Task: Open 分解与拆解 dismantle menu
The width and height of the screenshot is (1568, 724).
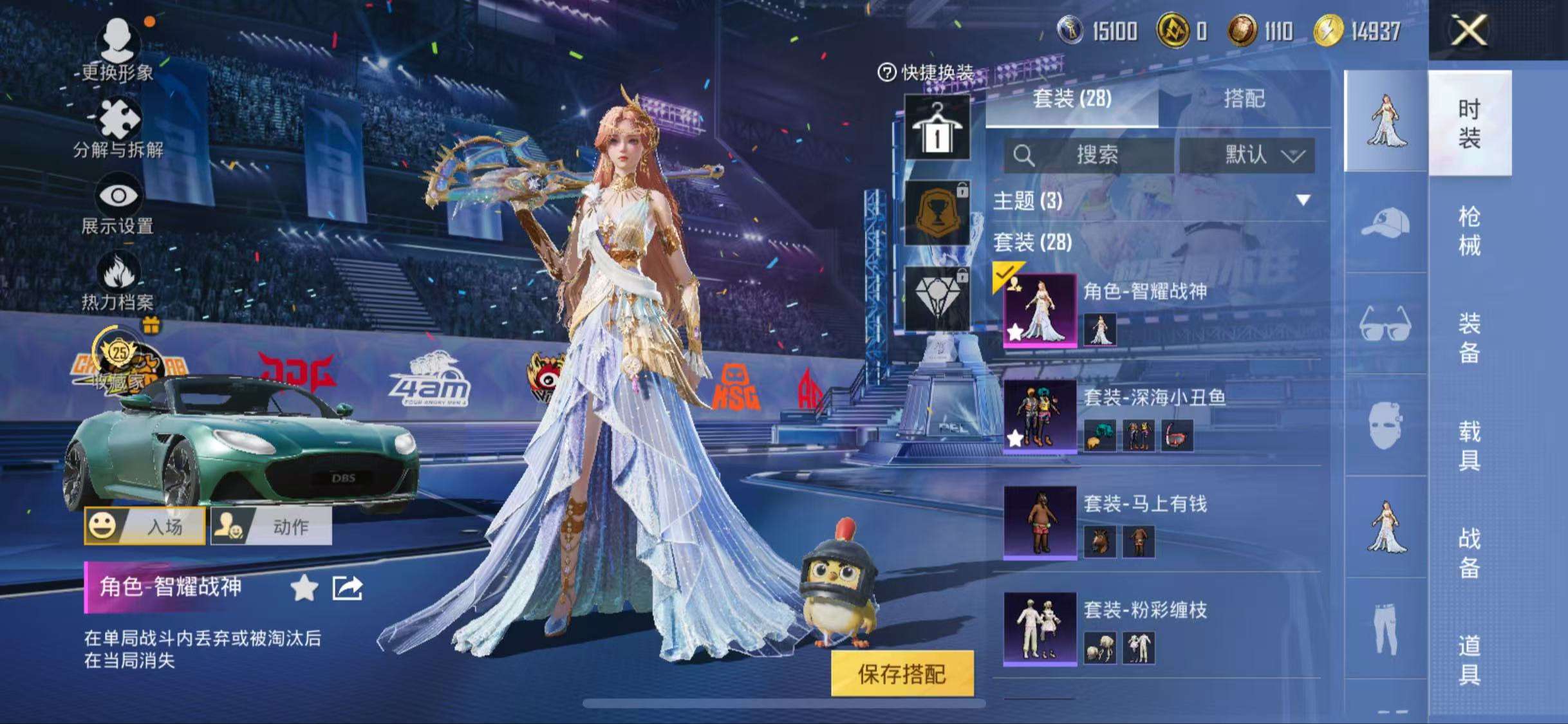Action: 118,127
